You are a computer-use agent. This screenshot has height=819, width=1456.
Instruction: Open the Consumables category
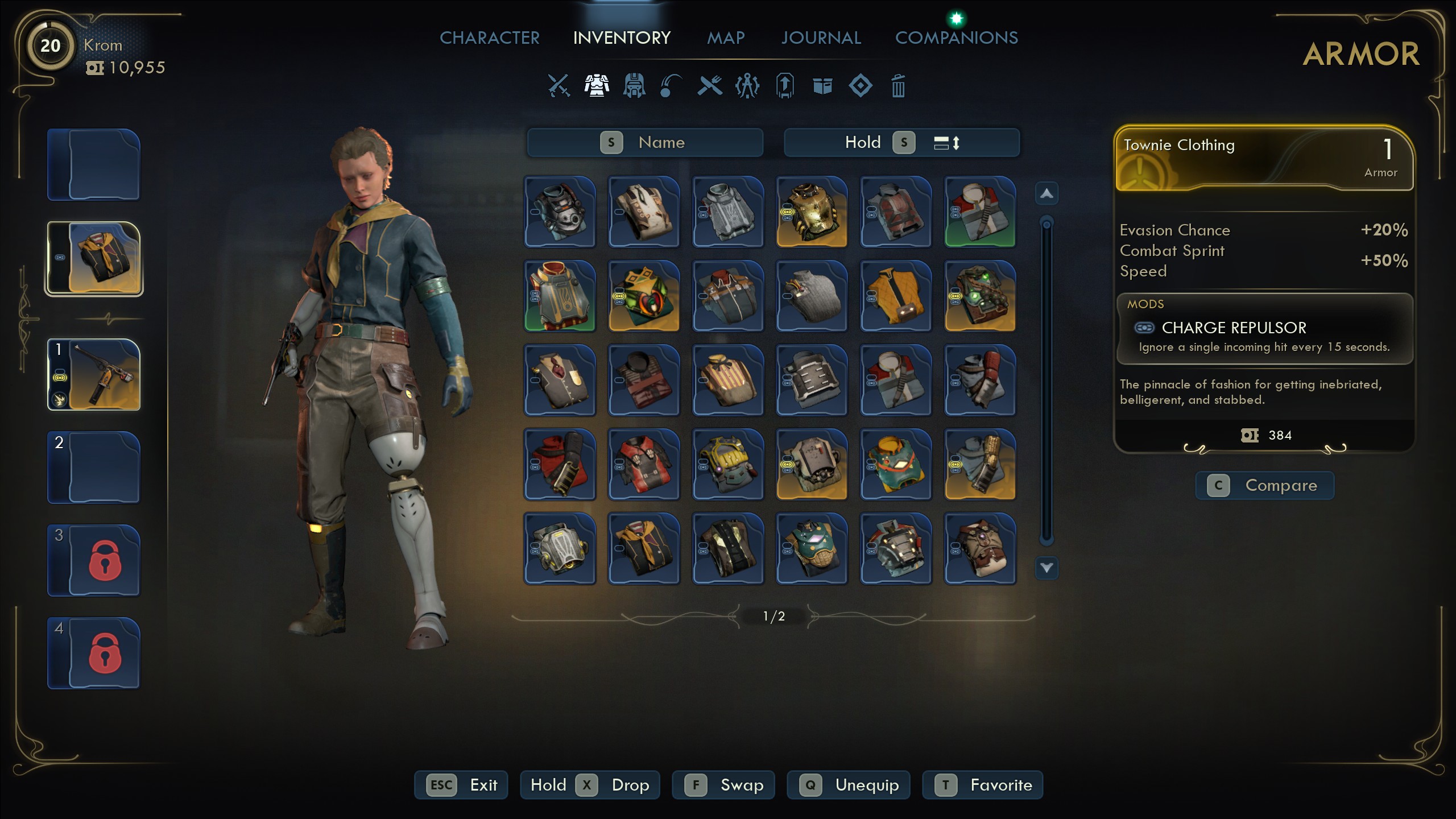(709, 86)
